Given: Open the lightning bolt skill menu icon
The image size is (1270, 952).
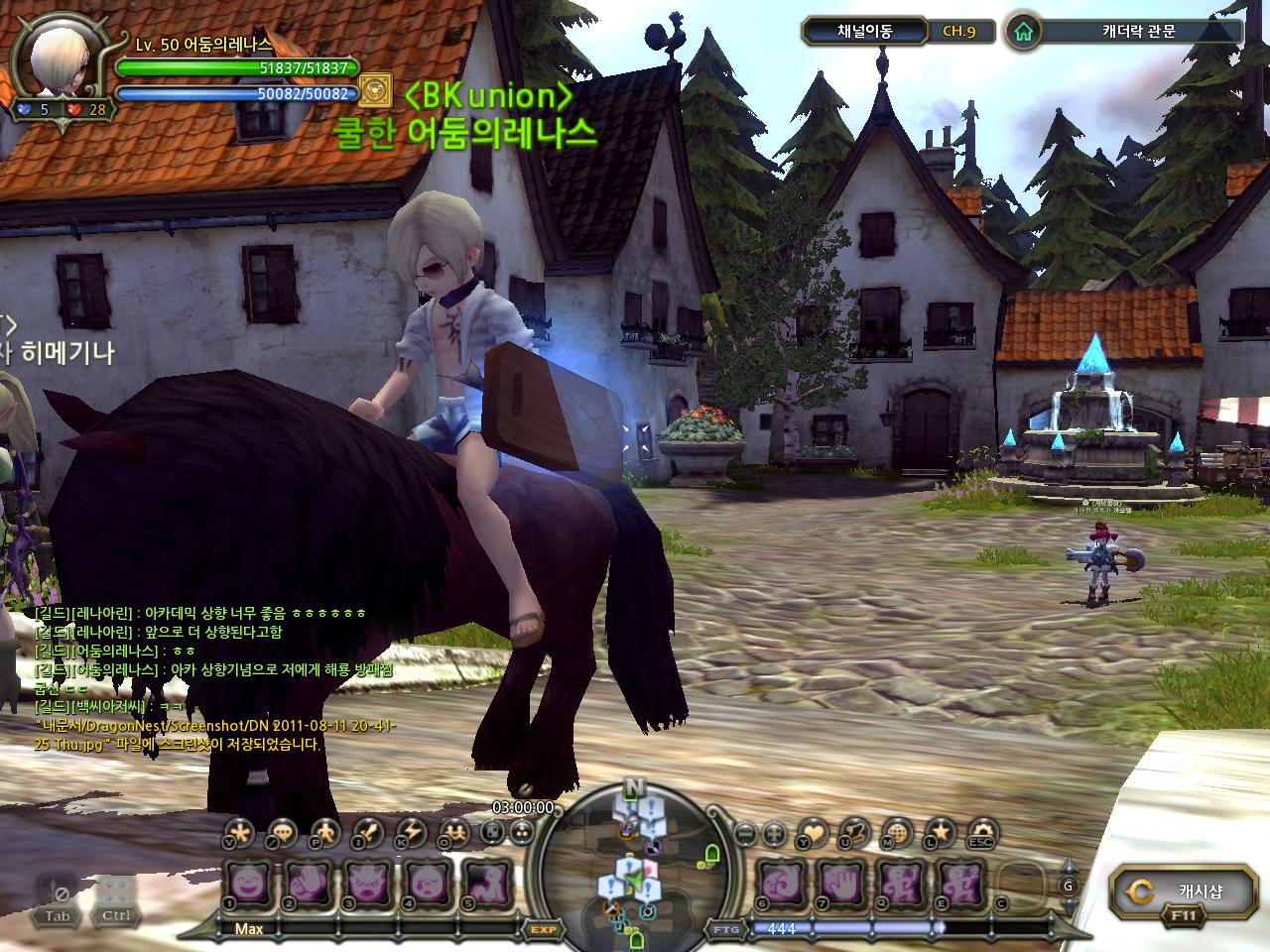Looking at the screenshot, I should (x=411, y=832).
